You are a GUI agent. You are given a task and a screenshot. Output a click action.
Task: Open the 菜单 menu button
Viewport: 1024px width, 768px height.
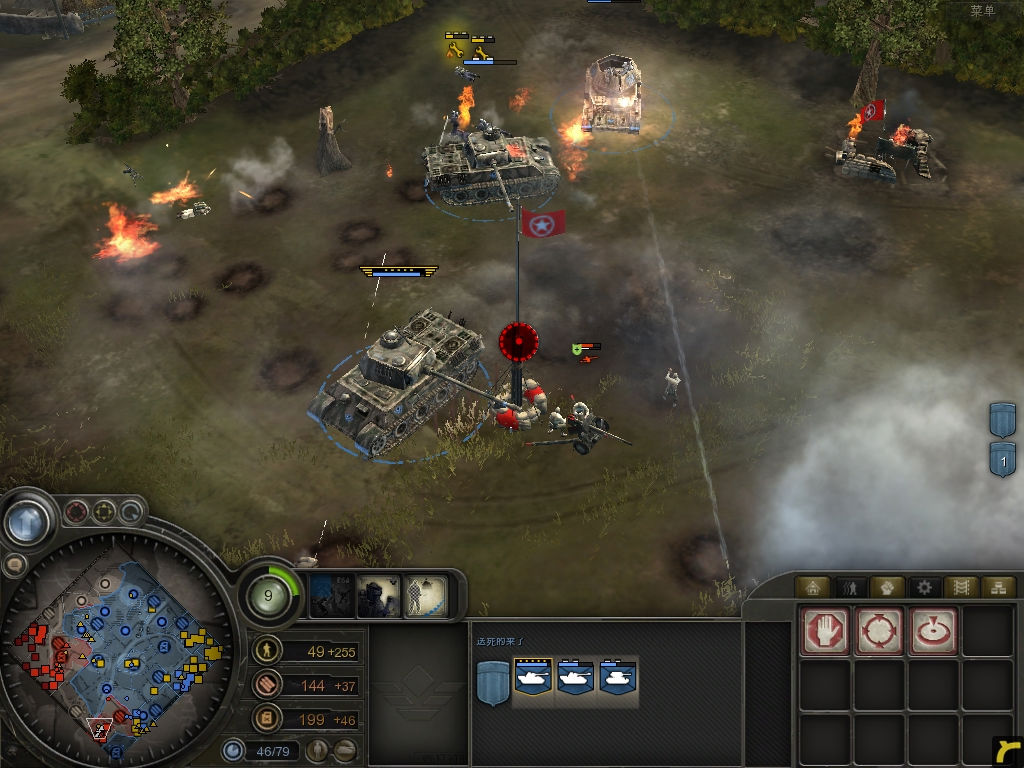(983, 11)
